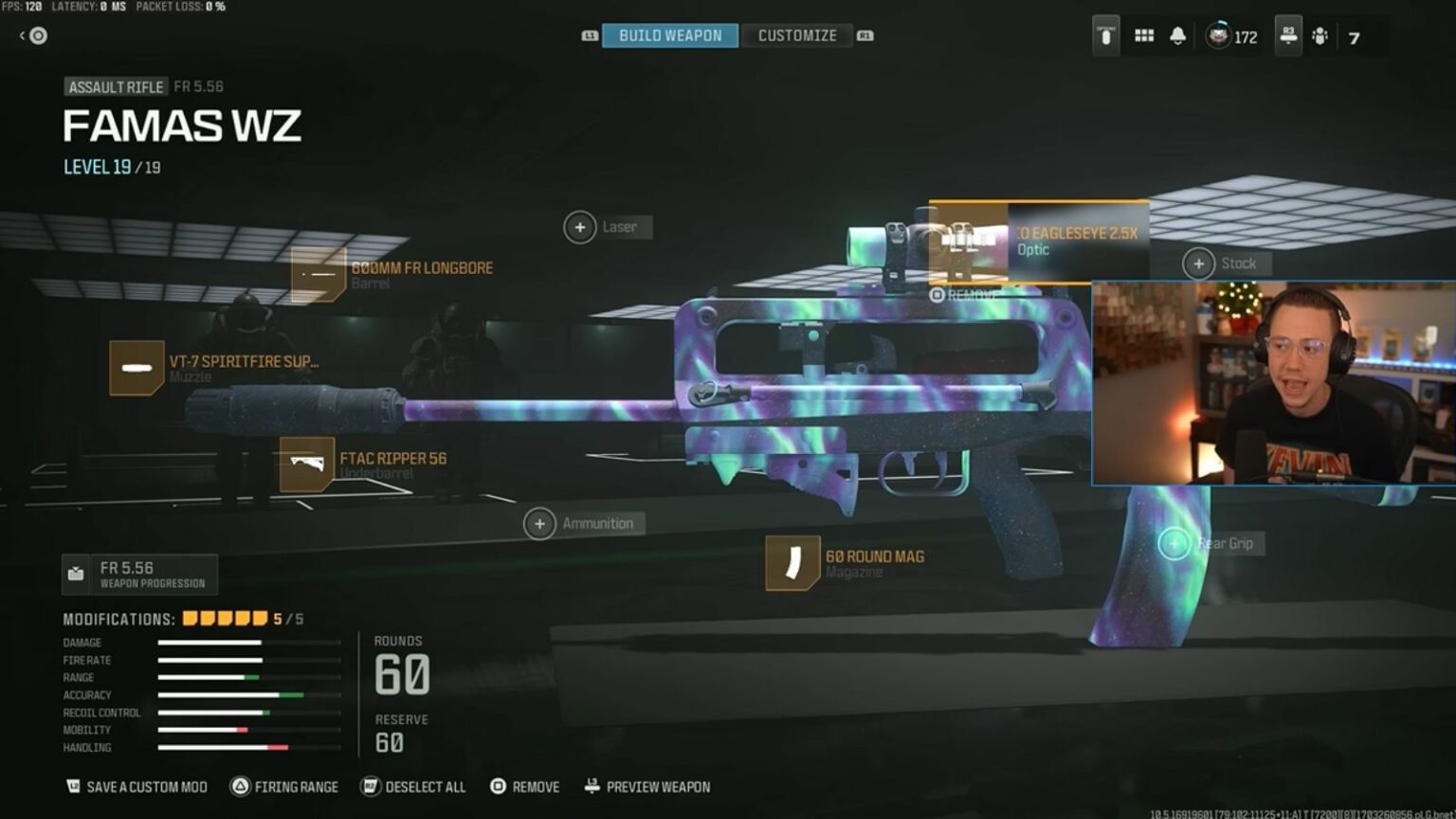Expand the empty Laser attachment slot
1456x819 pixels.
(x=580, y=227)
